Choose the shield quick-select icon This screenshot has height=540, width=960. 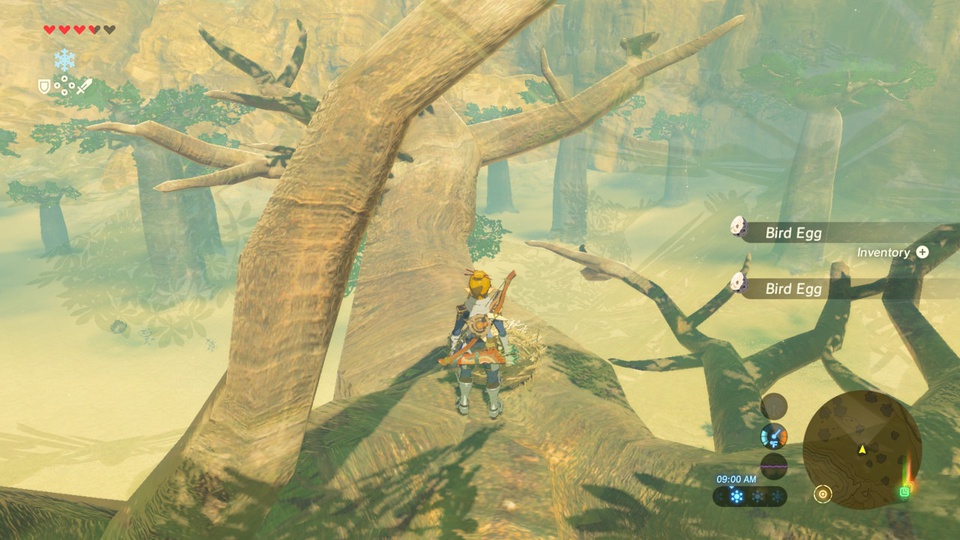coord(44,87)
